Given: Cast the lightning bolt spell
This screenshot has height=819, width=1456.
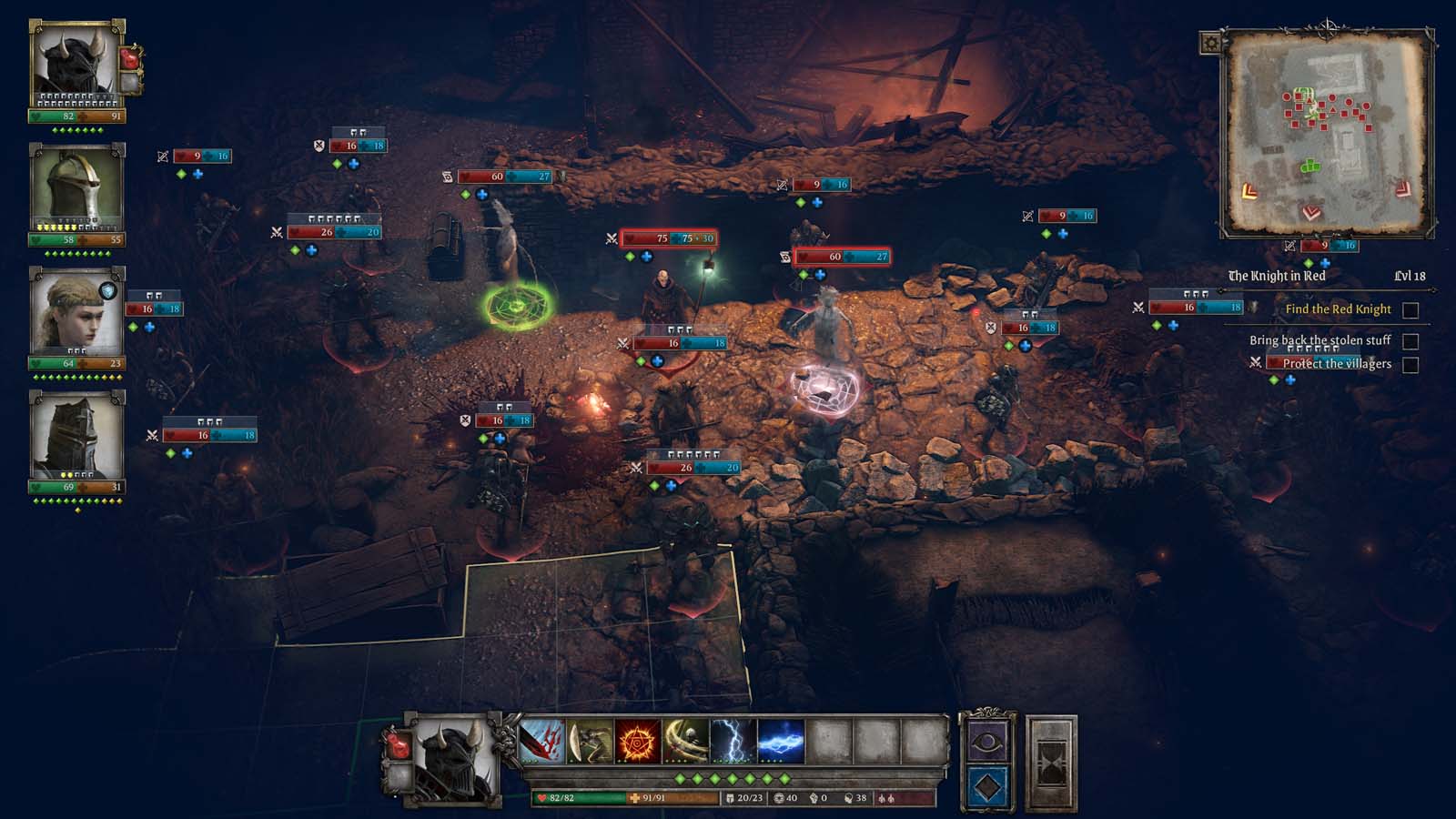Looking at the screenshot, I should tap(733, 741).
